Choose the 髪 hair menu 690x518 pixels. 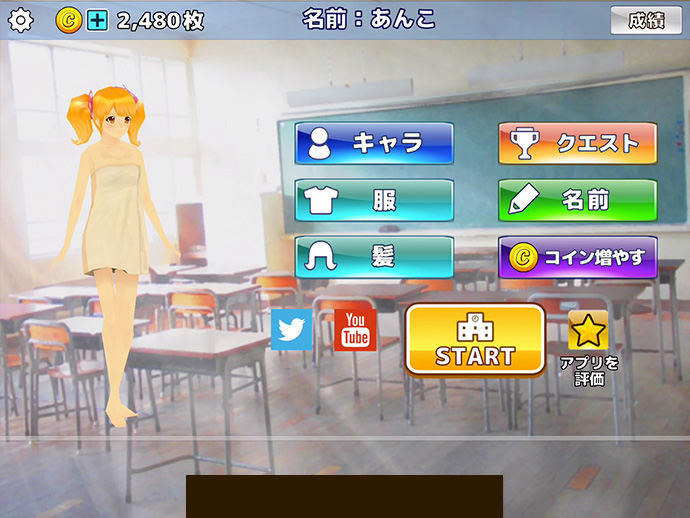[x=374, y=257]
